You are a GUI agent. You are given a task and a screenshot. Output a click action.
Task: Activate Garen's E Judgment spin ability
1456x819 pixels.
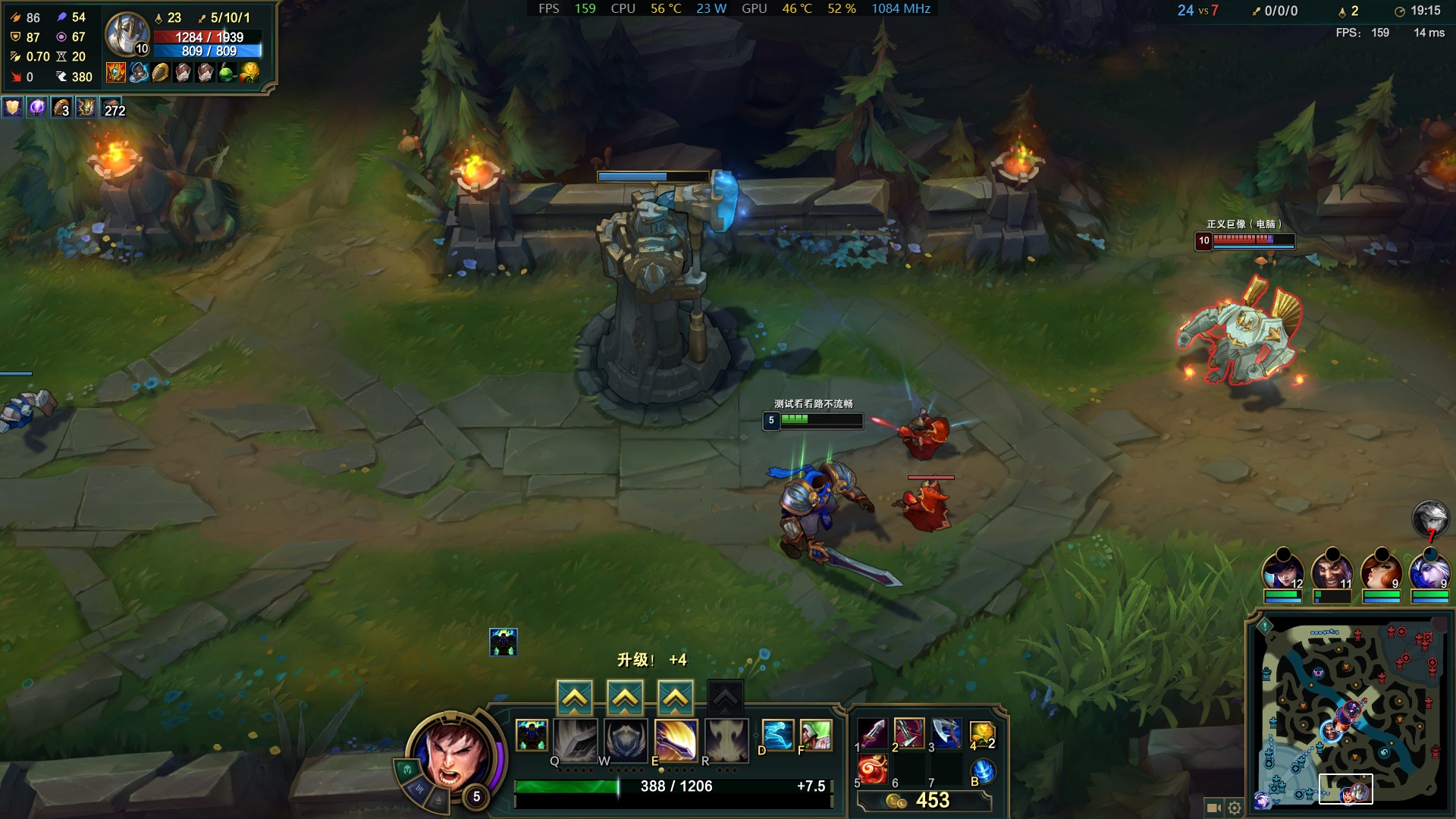coord(676,739)
